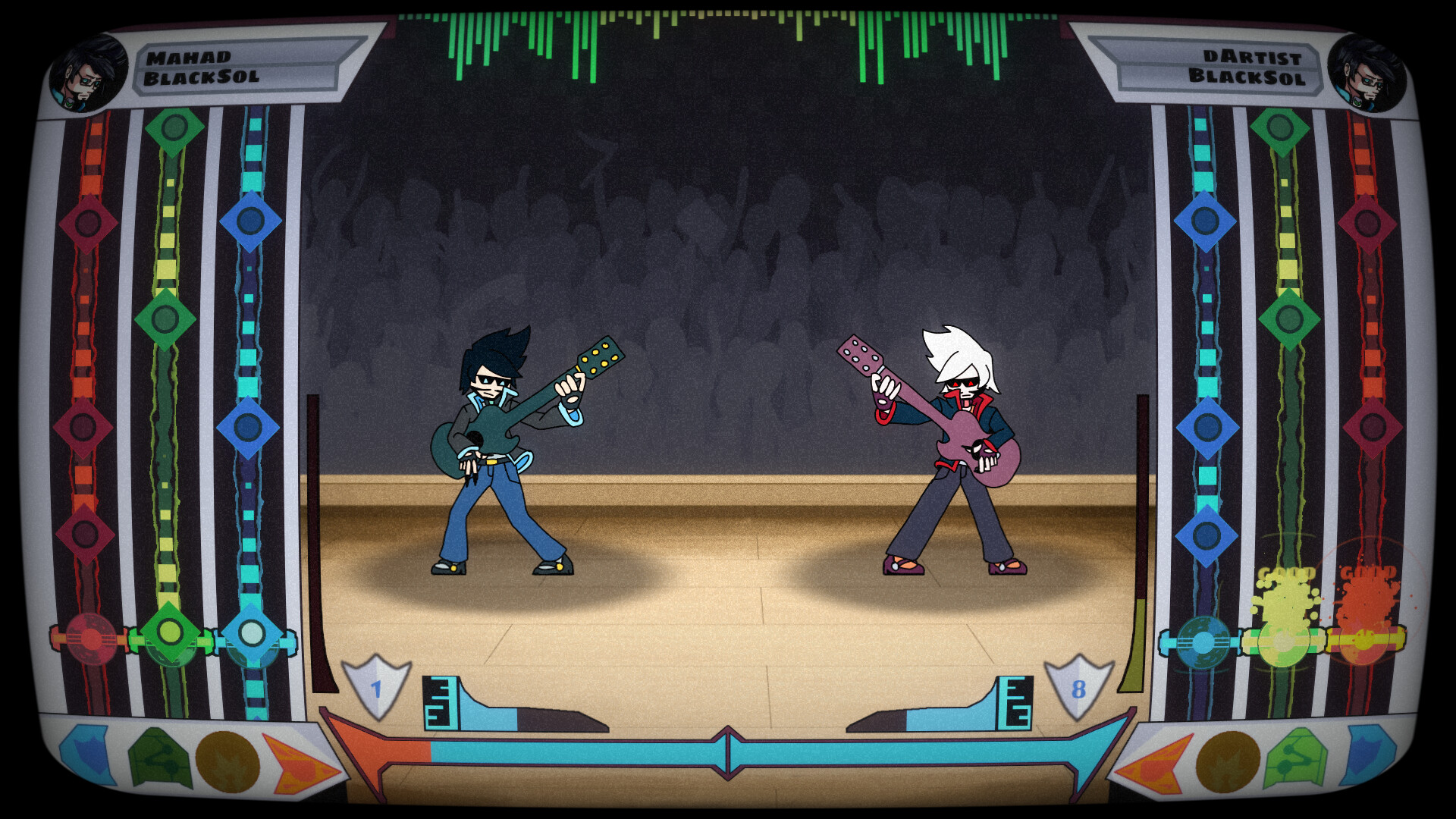Click Mahad's portrait in the top-left corner
The width and height of the screenshot is (1456, 819).
[86, 72]
